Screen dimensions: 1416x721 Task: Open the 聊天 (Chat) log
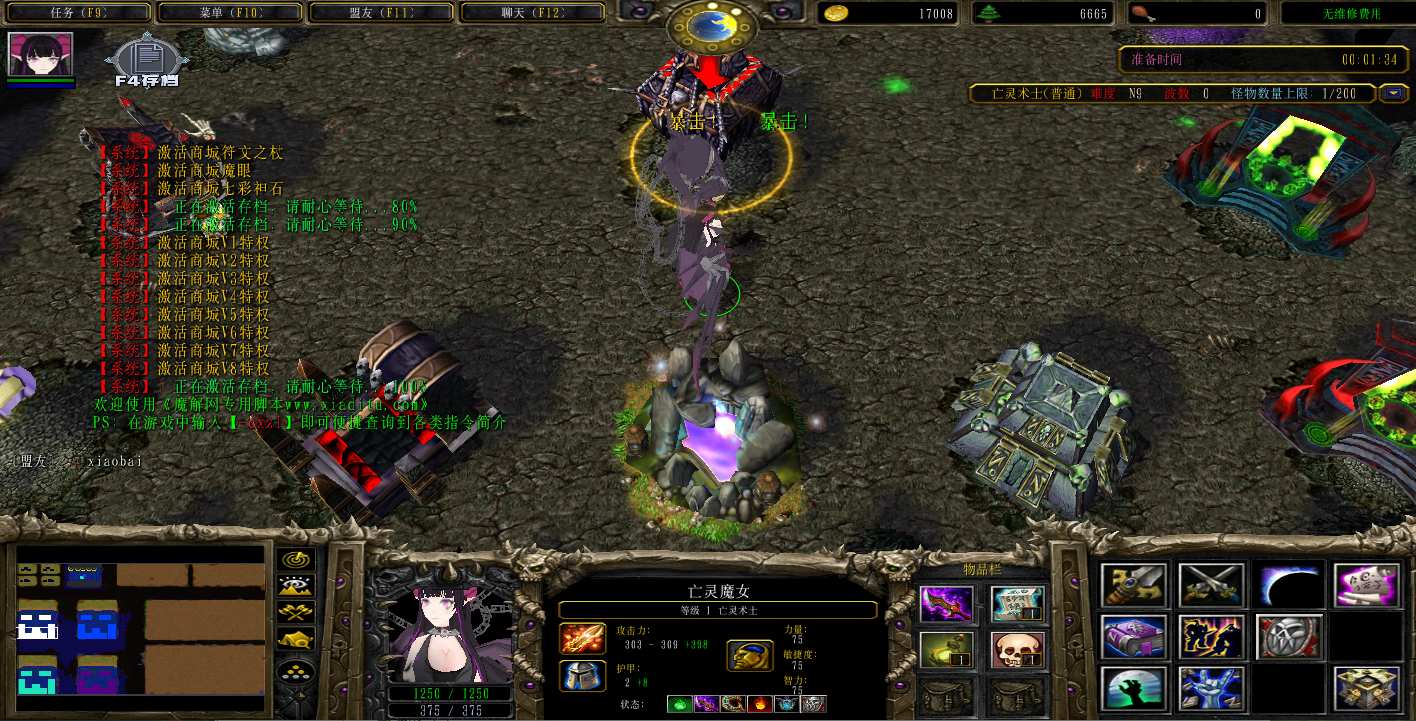coord(532,13)
